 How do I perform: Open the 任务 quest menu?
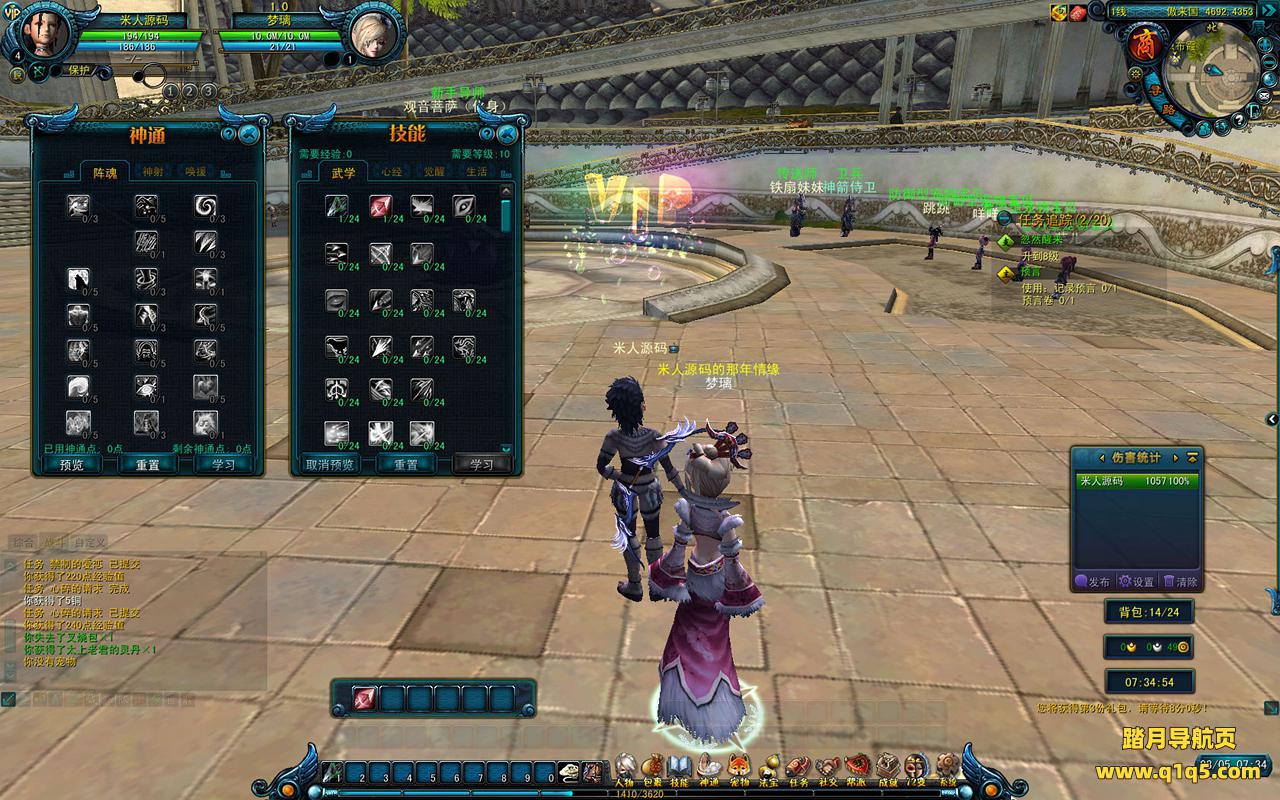[x=798, y=768]
